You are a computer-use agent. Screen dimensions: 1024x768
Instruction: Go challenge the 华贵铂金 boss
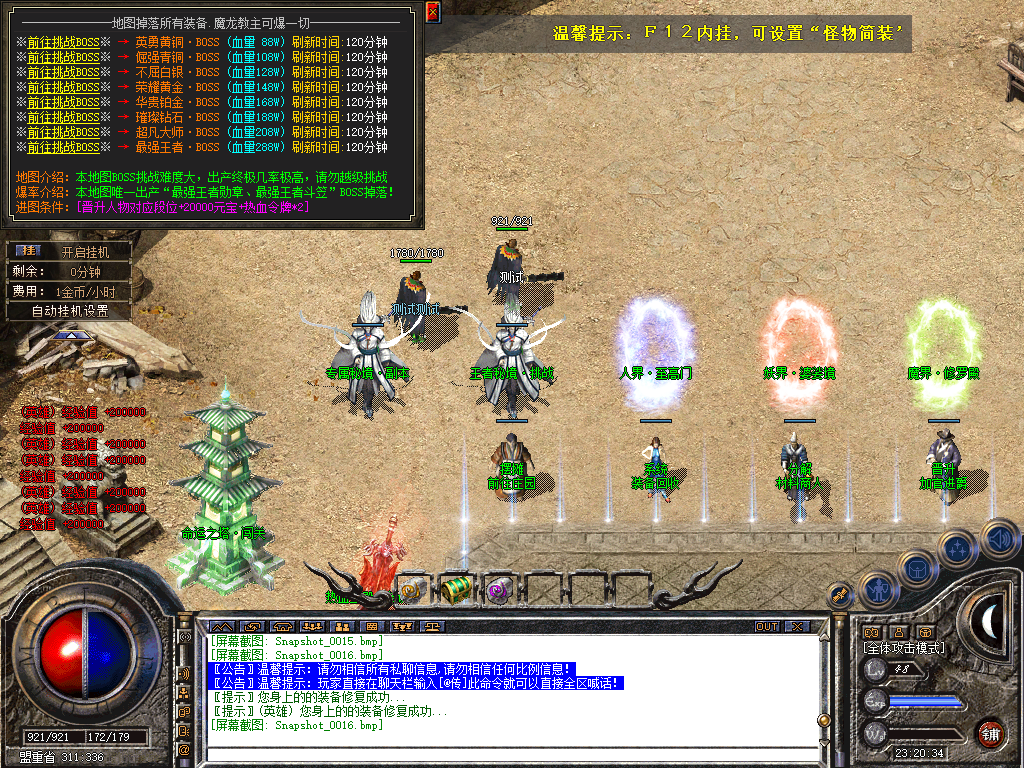[x=63, y=103]
